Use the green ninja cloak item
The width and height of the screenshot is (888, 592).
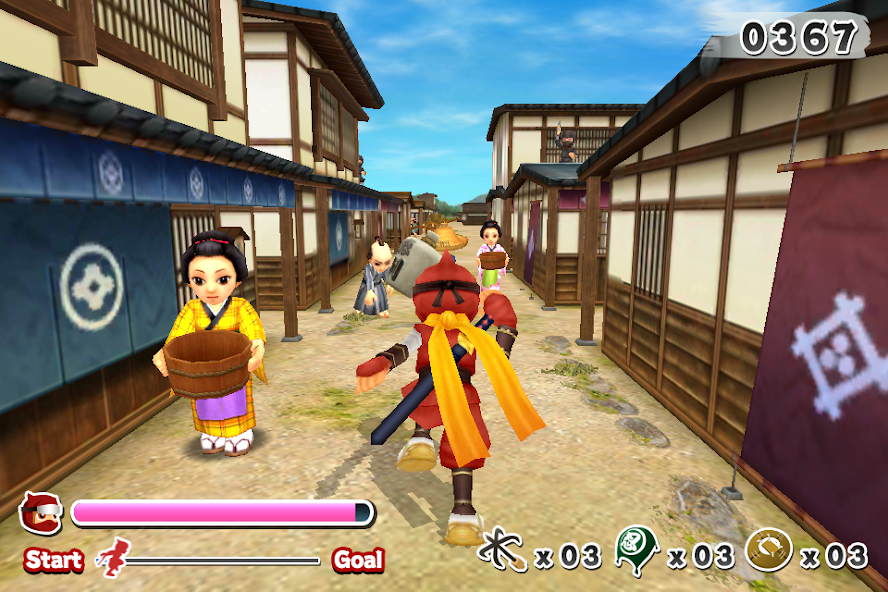636,549
